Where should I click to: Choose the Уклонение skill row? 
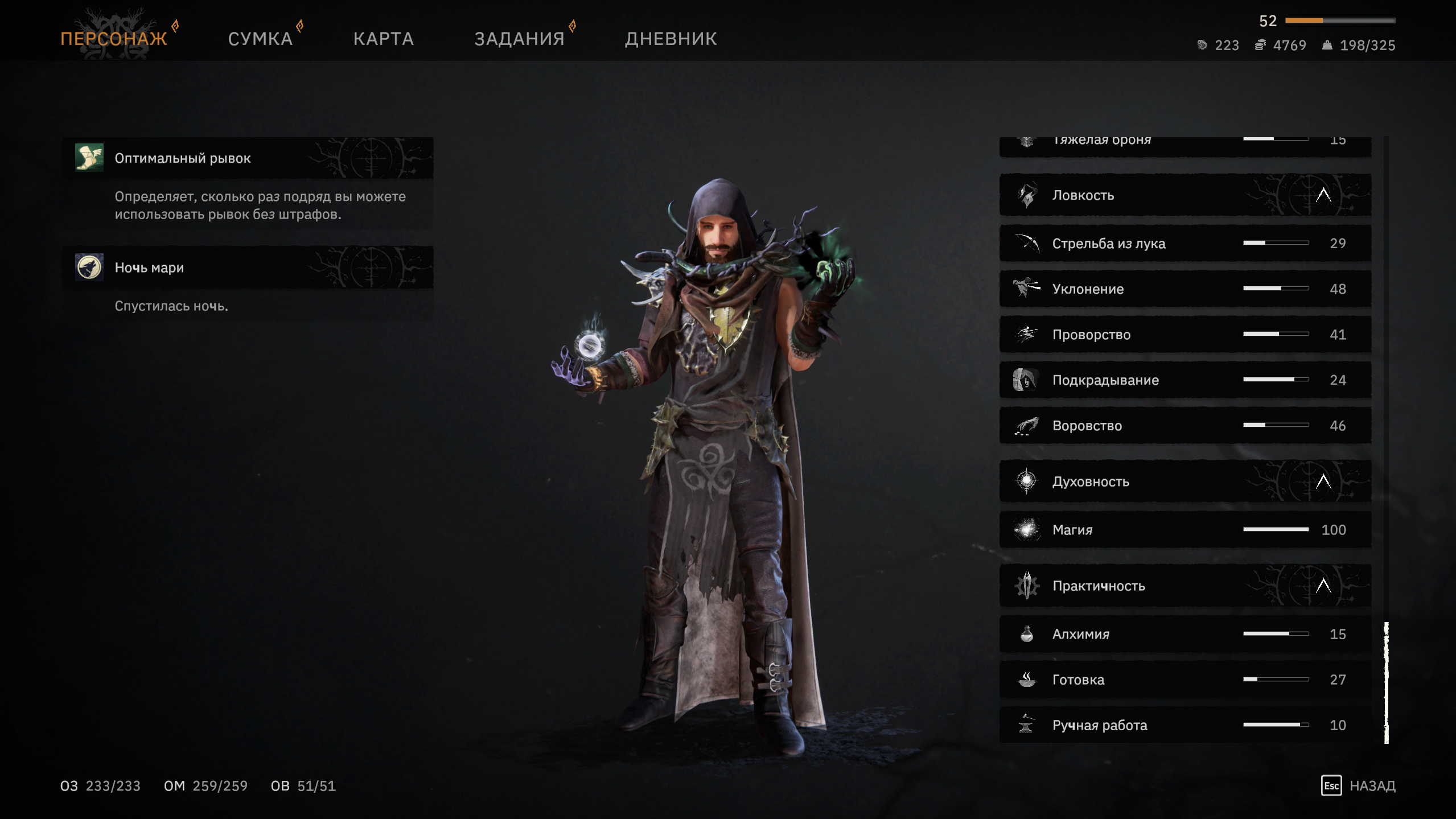point(1184,289)
